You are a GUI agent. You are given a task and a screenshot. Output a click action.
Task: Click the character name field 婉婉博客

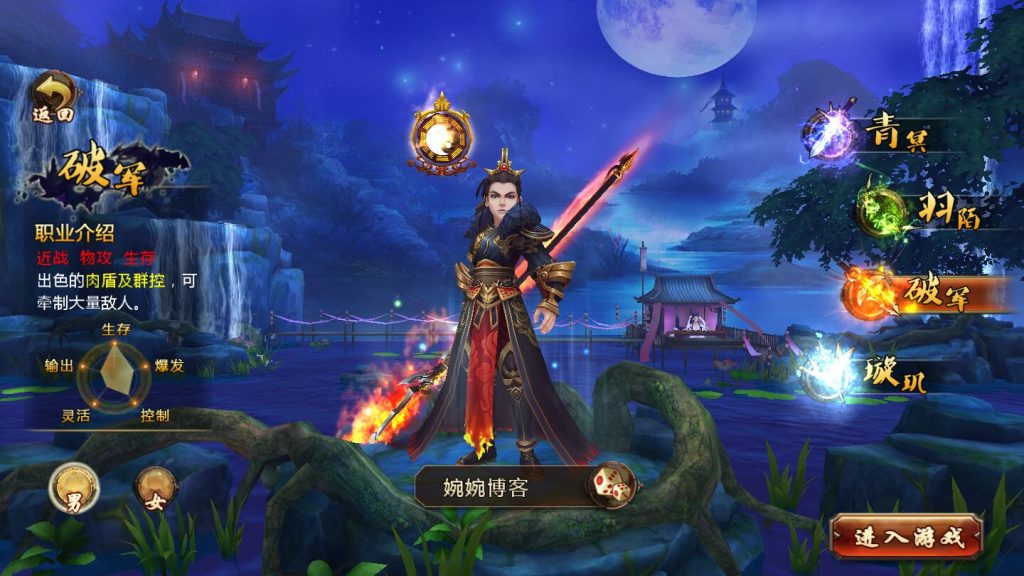(x=500, y=488)
